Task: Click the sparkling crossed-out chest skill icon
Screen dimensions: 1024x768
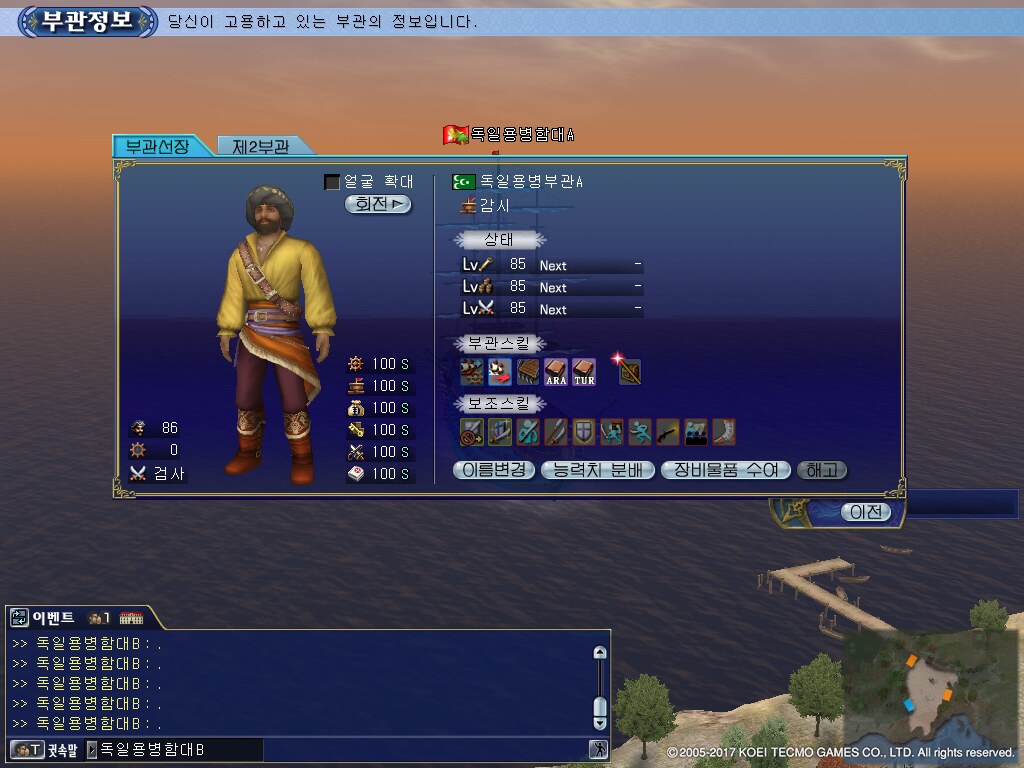Action: (x=629, y=372)
